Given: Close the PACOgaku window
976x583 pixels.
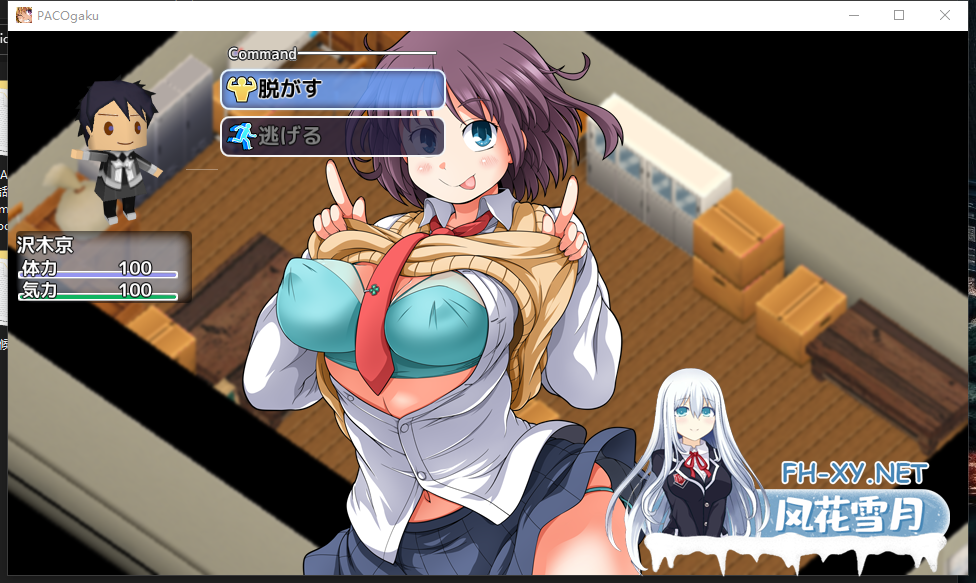Looking at the screenshot, I should pyautogui.click(x=944, y=15).
